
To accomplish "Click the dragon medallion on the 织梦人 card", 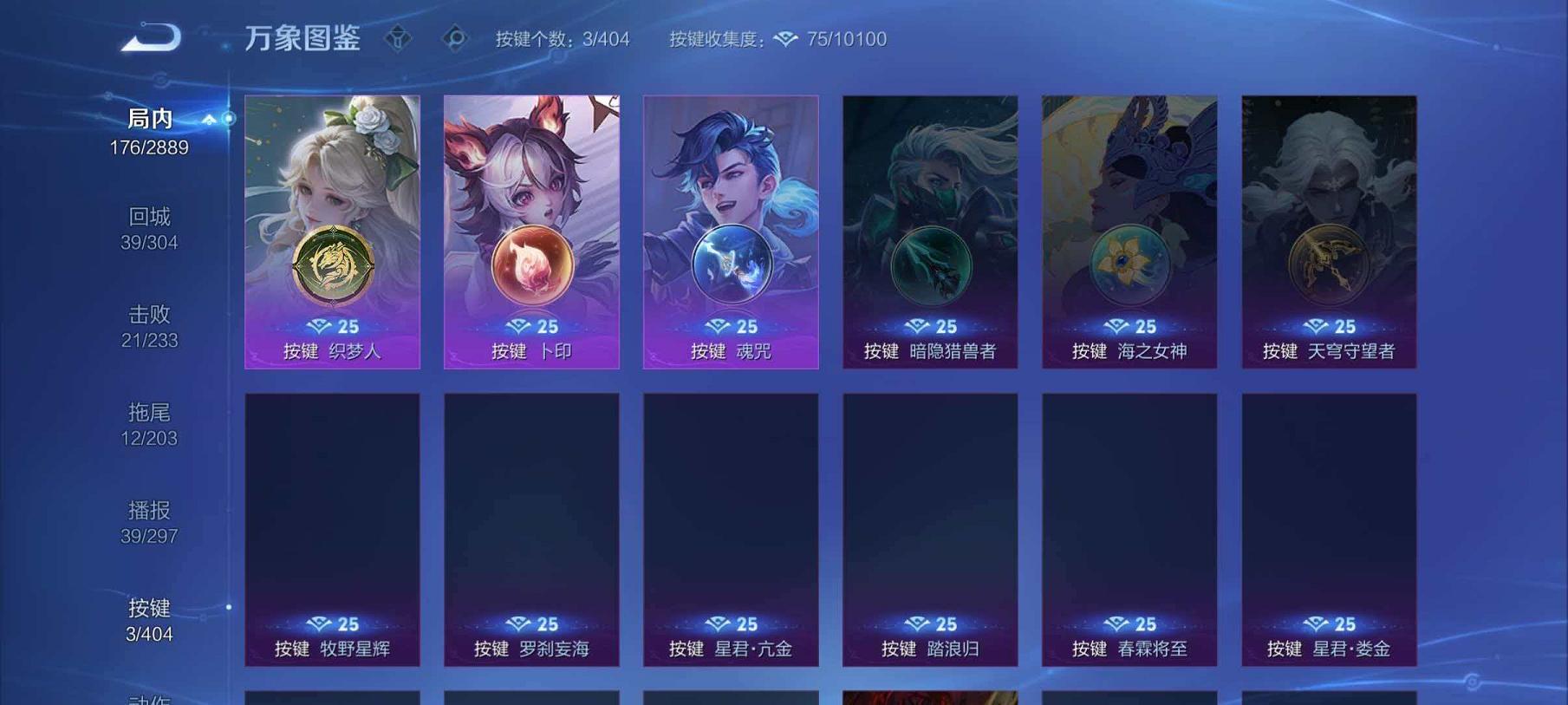I will pyautogui.click(x=333, y=264).
